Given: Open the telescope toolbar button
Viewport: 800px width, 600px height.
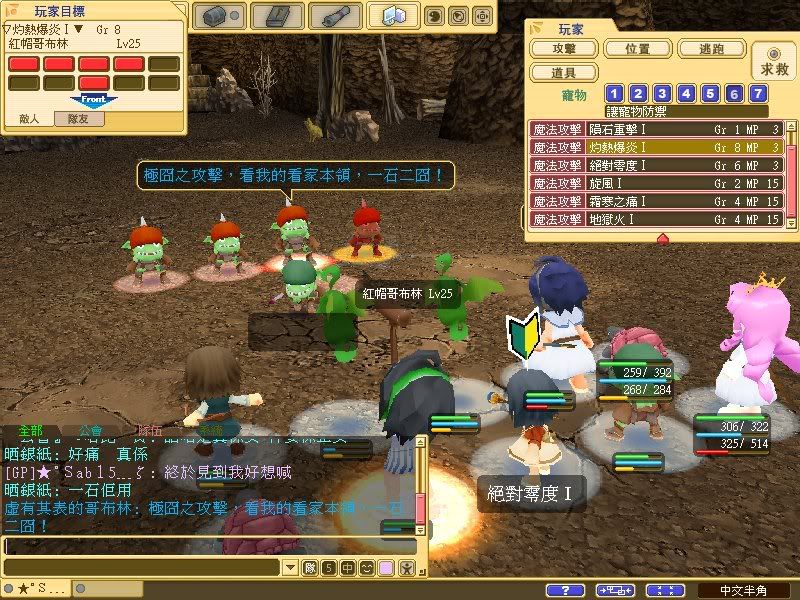Looking at the screenshot, I should pyautogui.click(x=335, y=16).
